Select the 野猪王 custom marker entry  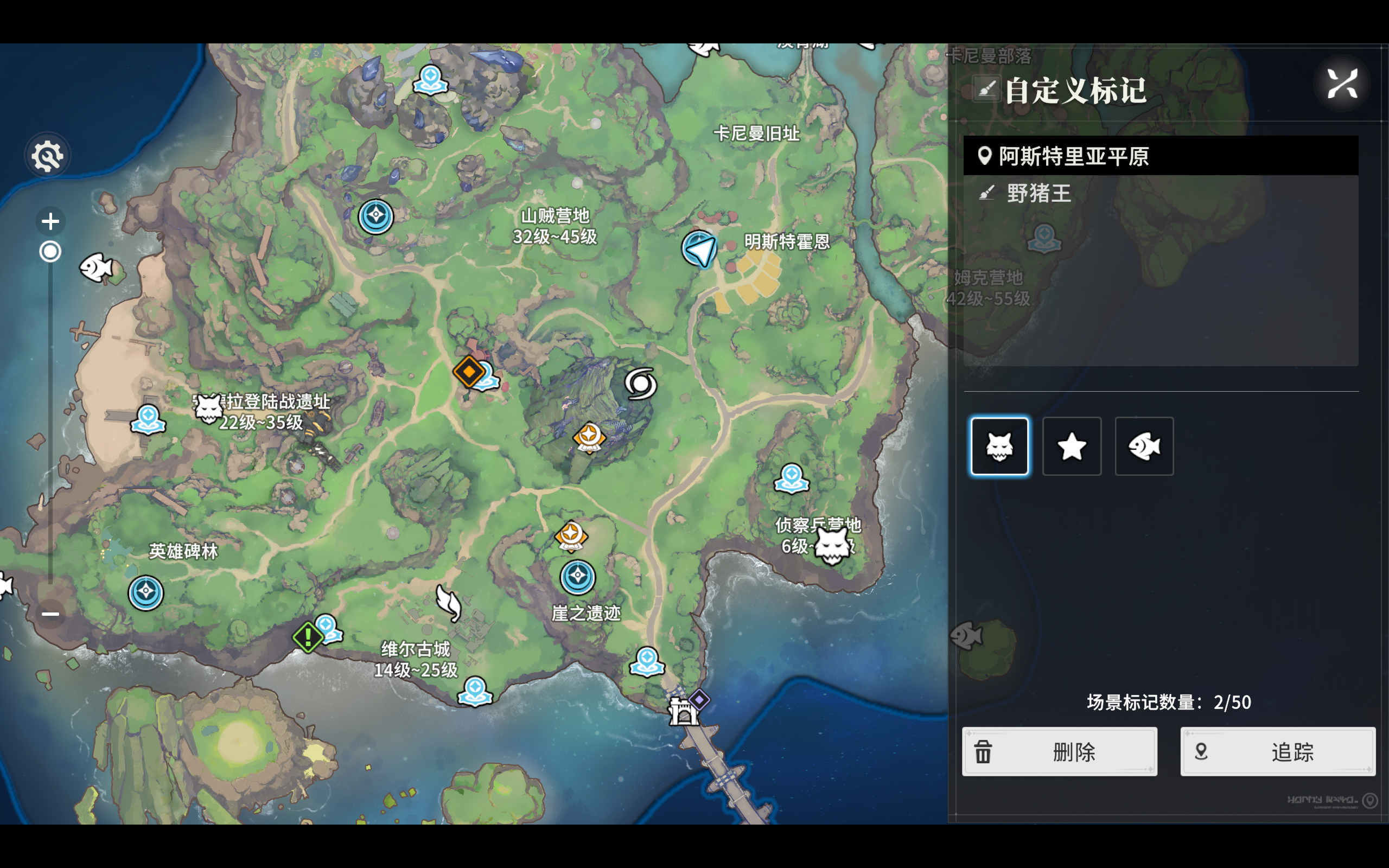(x=1039, y=194)
